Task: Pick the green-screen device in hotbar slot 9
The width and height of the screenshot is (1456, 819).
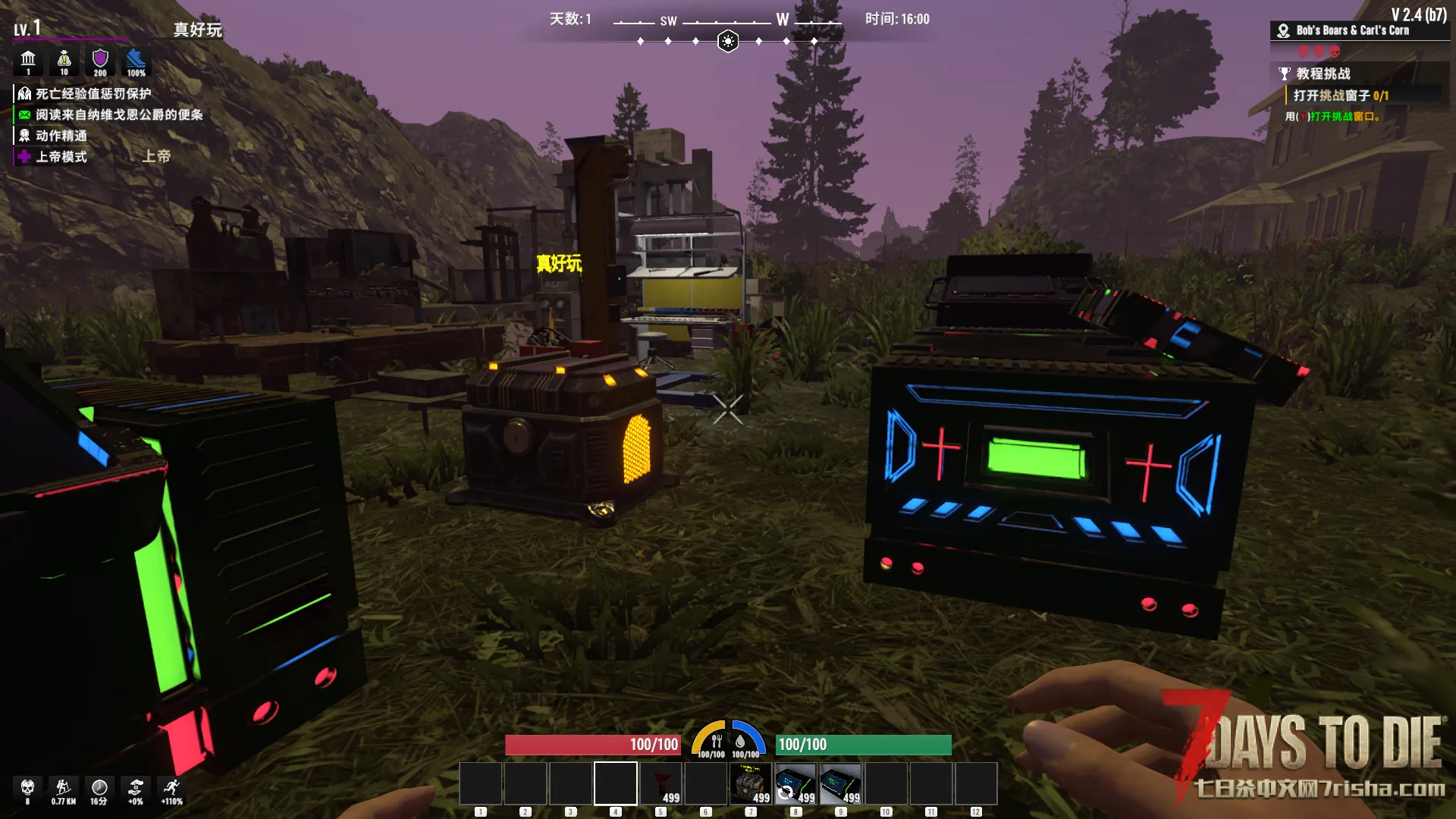Action: pos(841,783)
